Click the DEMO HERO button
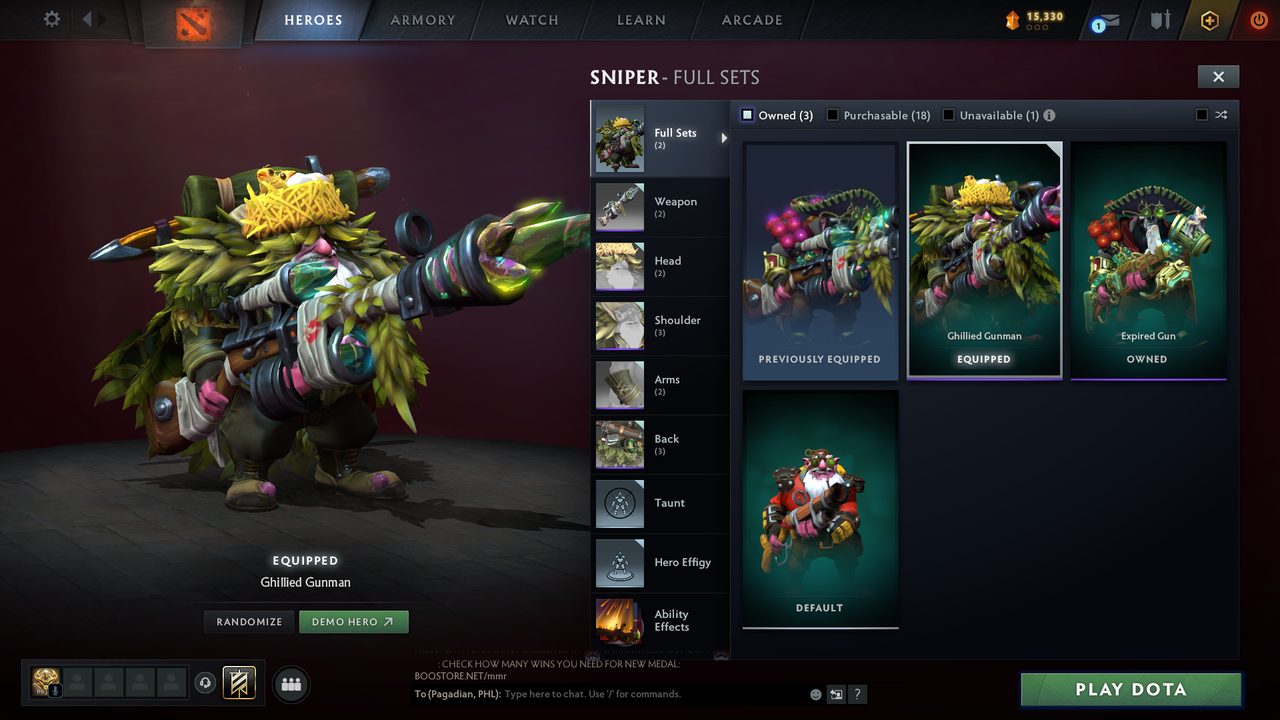Screen dimensions: 1280x720 (x=354, y=621)
